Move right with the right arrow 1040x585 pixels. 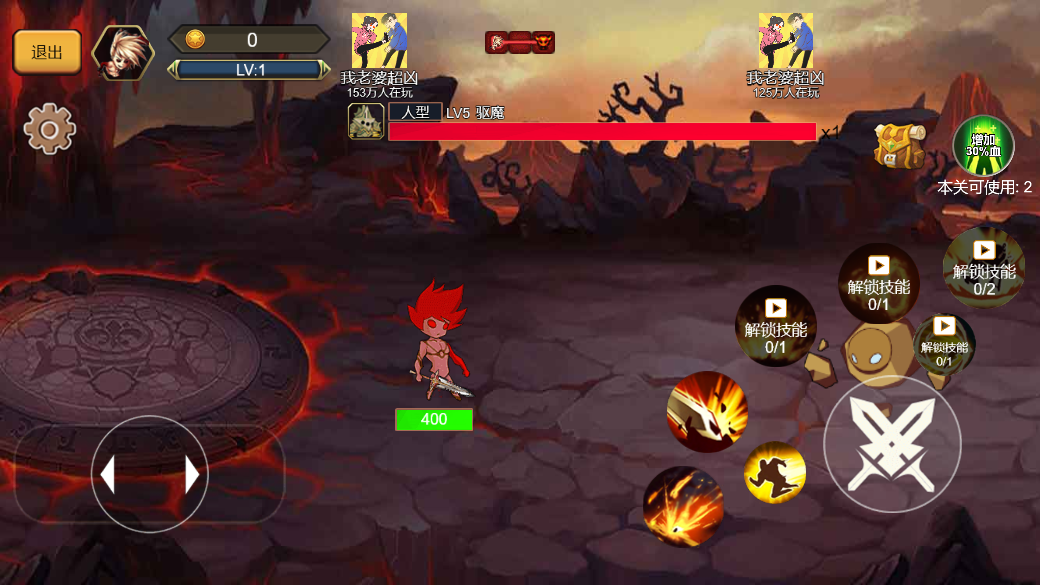pos(192,474)
